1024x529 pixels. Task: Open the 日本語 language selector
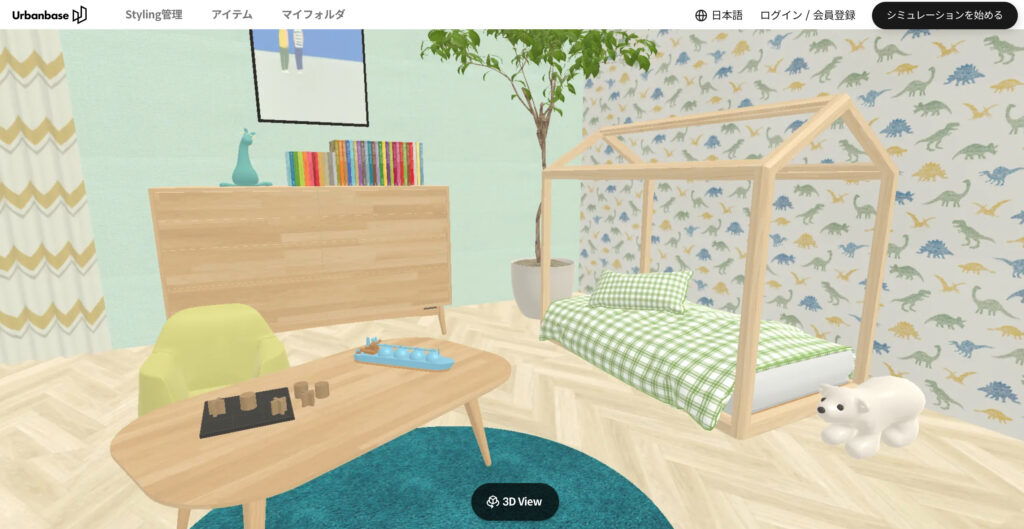coord(719,15)
